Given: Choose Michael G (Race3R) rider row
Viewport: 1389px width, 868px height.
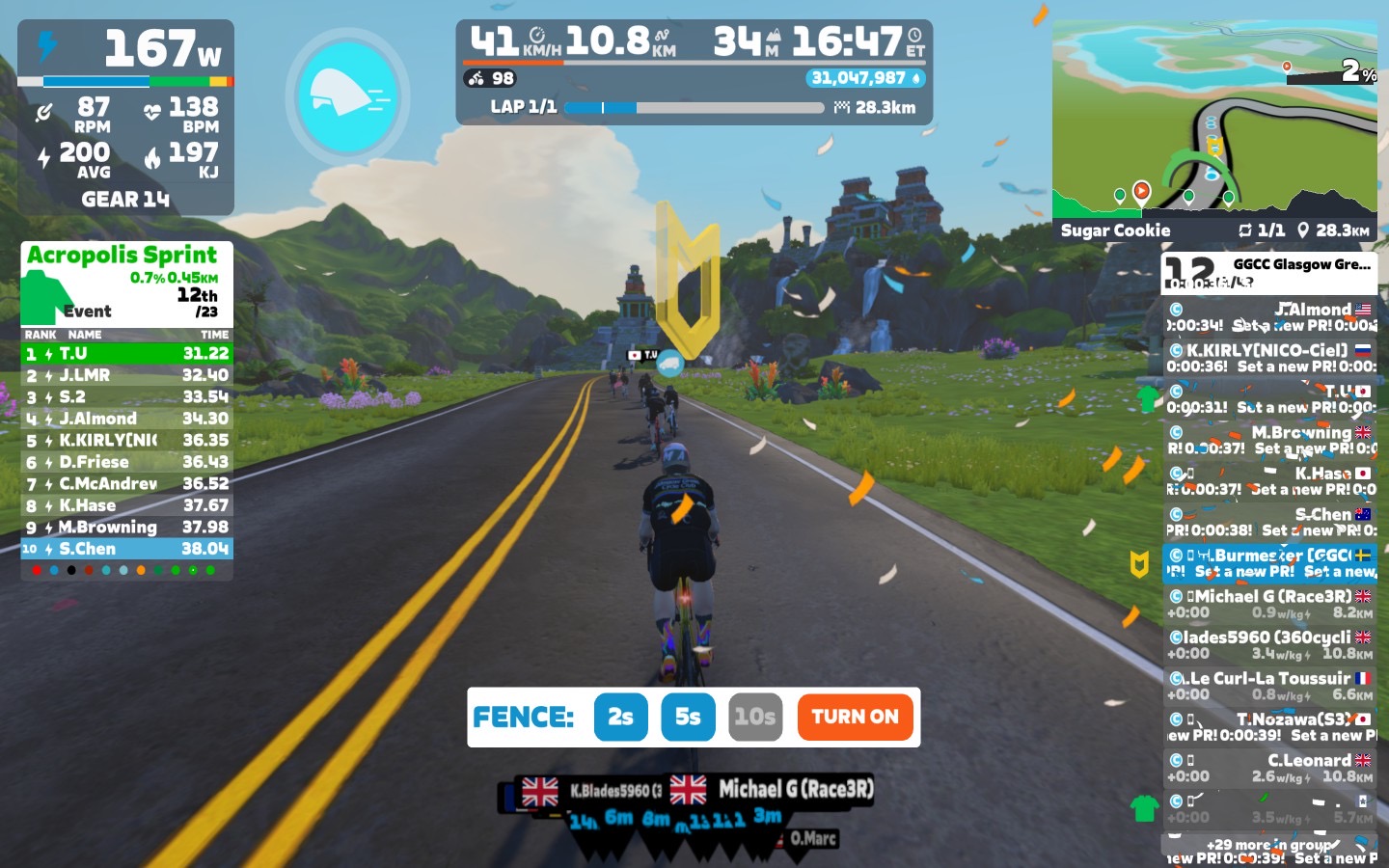Looking at the screenshot, I should 1269,604.
